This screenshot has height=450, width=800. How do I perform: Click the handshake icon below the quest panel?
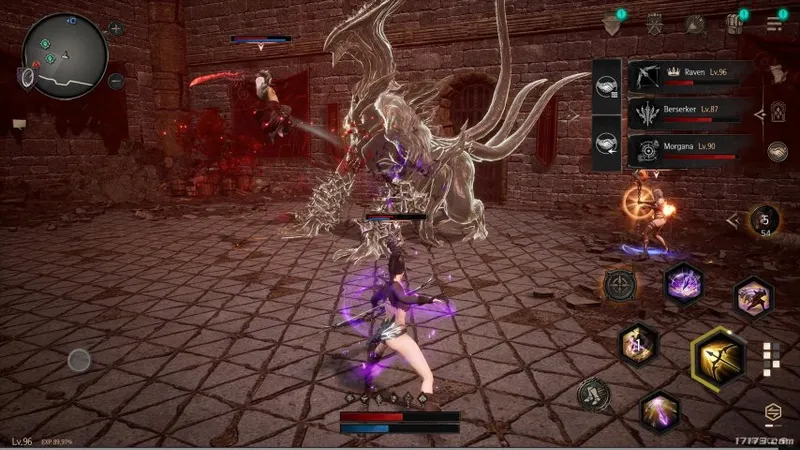[776, 151]
